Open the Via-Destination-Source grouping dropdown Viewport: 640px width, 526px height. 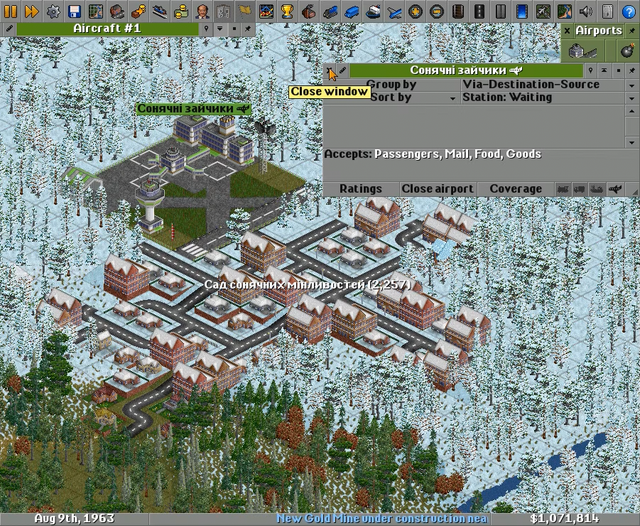pyautogui.click(x=632, y=85)
